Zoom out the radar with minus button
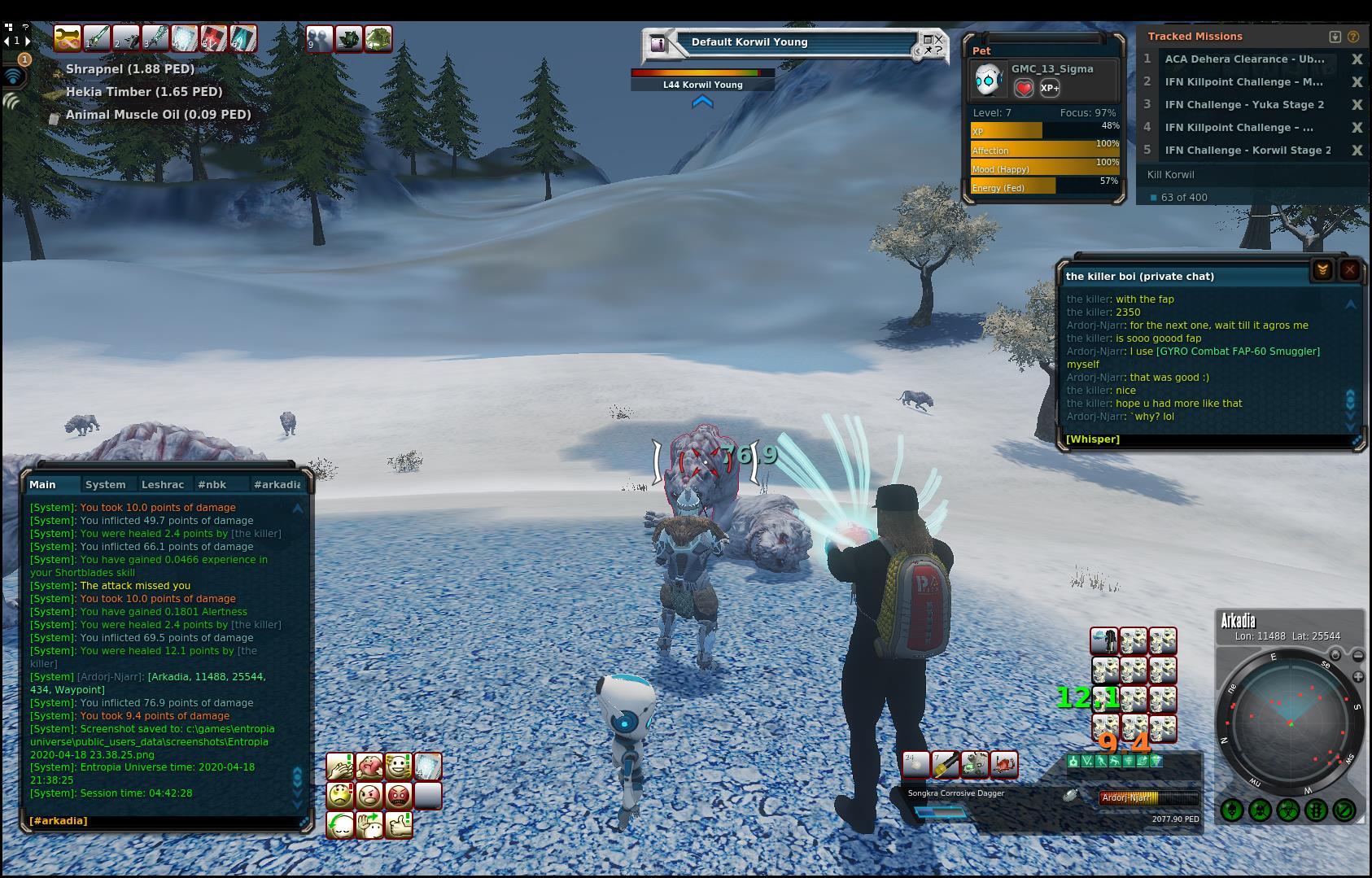Image resolution: width=1372 pixels, height=878 pixels. click(x=1358, y=655)
